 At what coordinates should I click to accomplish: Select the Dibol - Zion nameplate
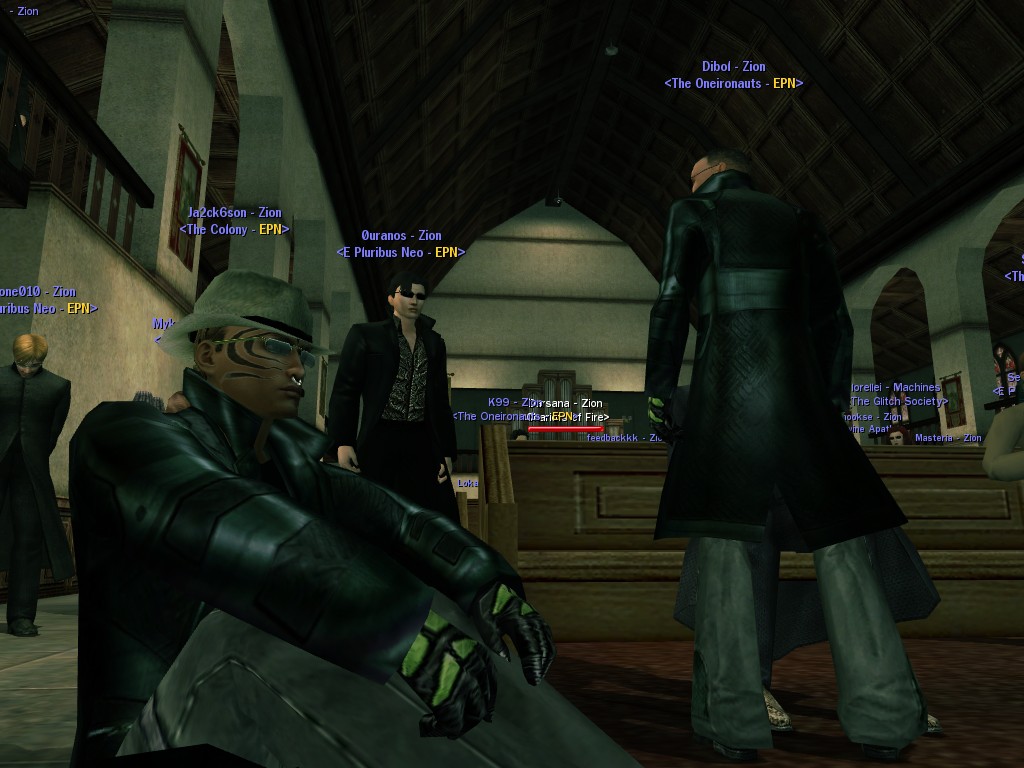(x=733, y=68)
